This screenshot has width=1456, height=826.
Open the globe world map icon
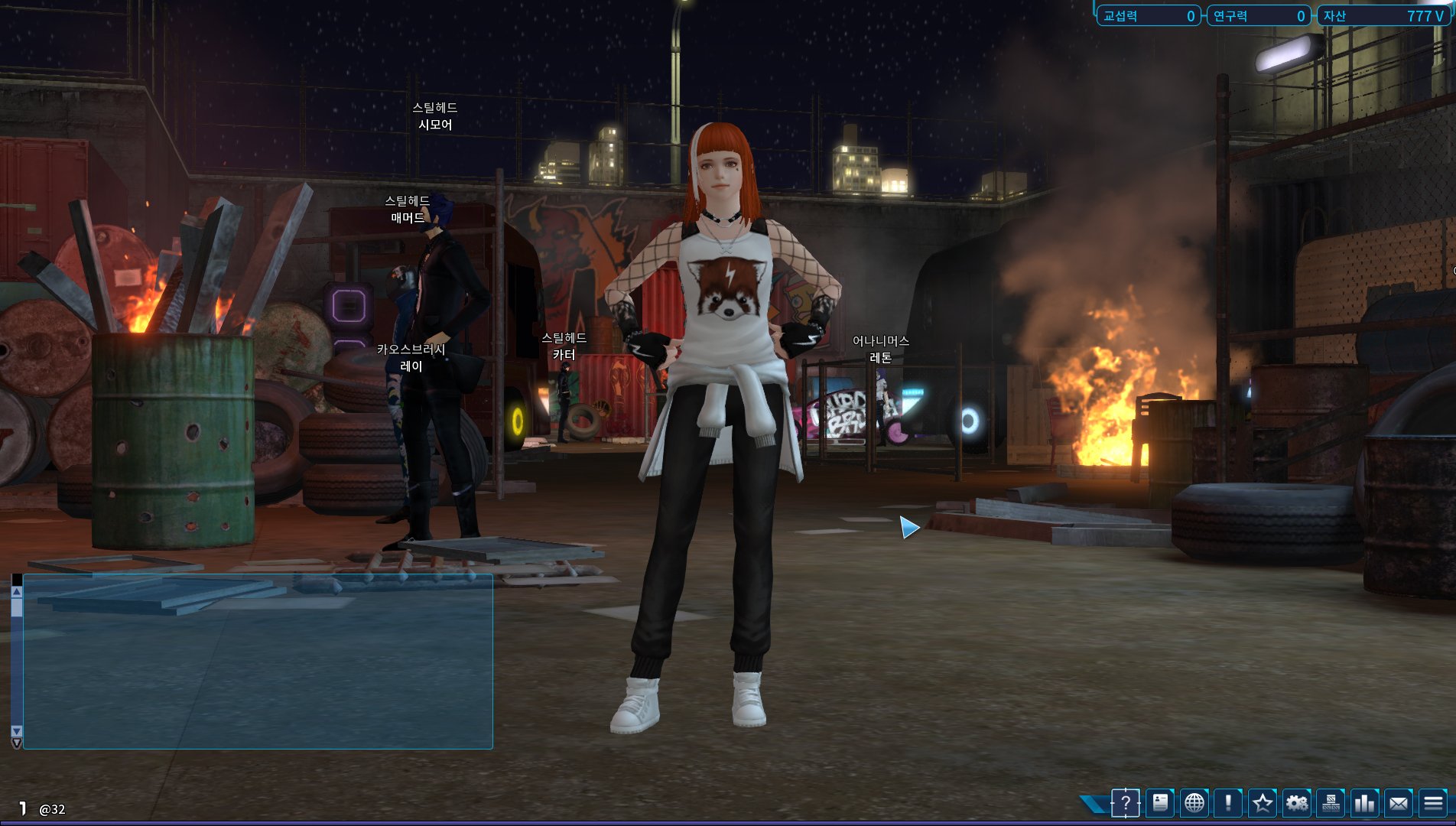[x=1194, y=803]
